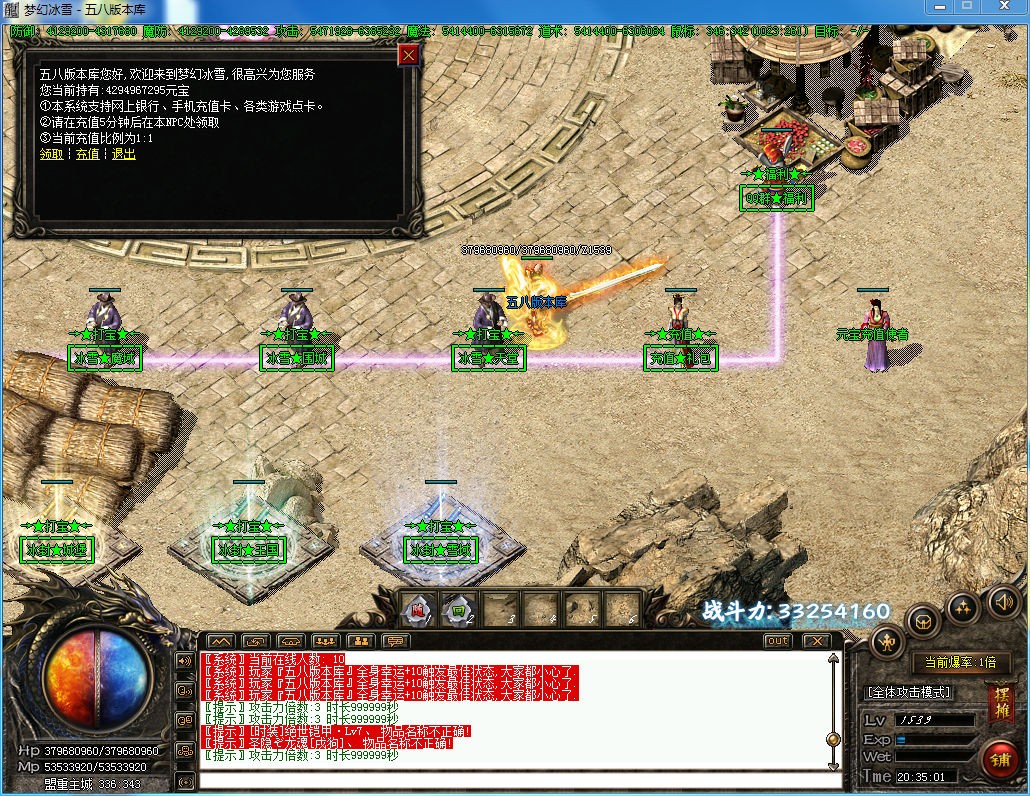Switch the 全体攻击模式 attack mode
This screenshot has width=1030, height=796.
click(908, 692)
